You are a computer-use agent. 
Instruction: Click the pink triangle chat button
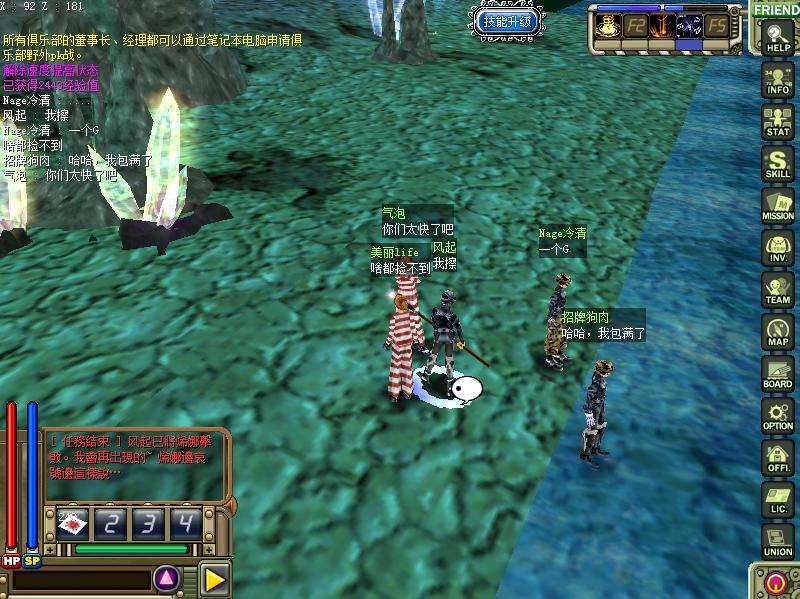tap(167, 578)
